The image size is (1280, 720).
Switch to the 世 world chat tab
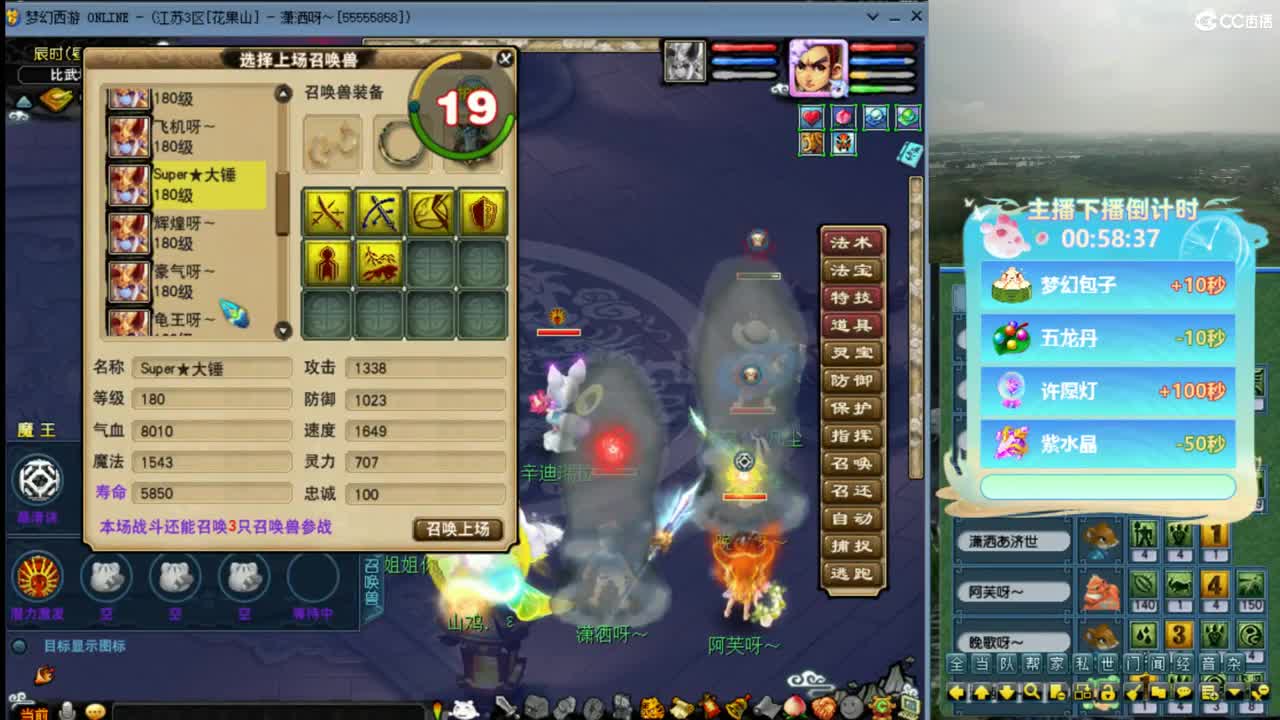tap(1106, 663)
